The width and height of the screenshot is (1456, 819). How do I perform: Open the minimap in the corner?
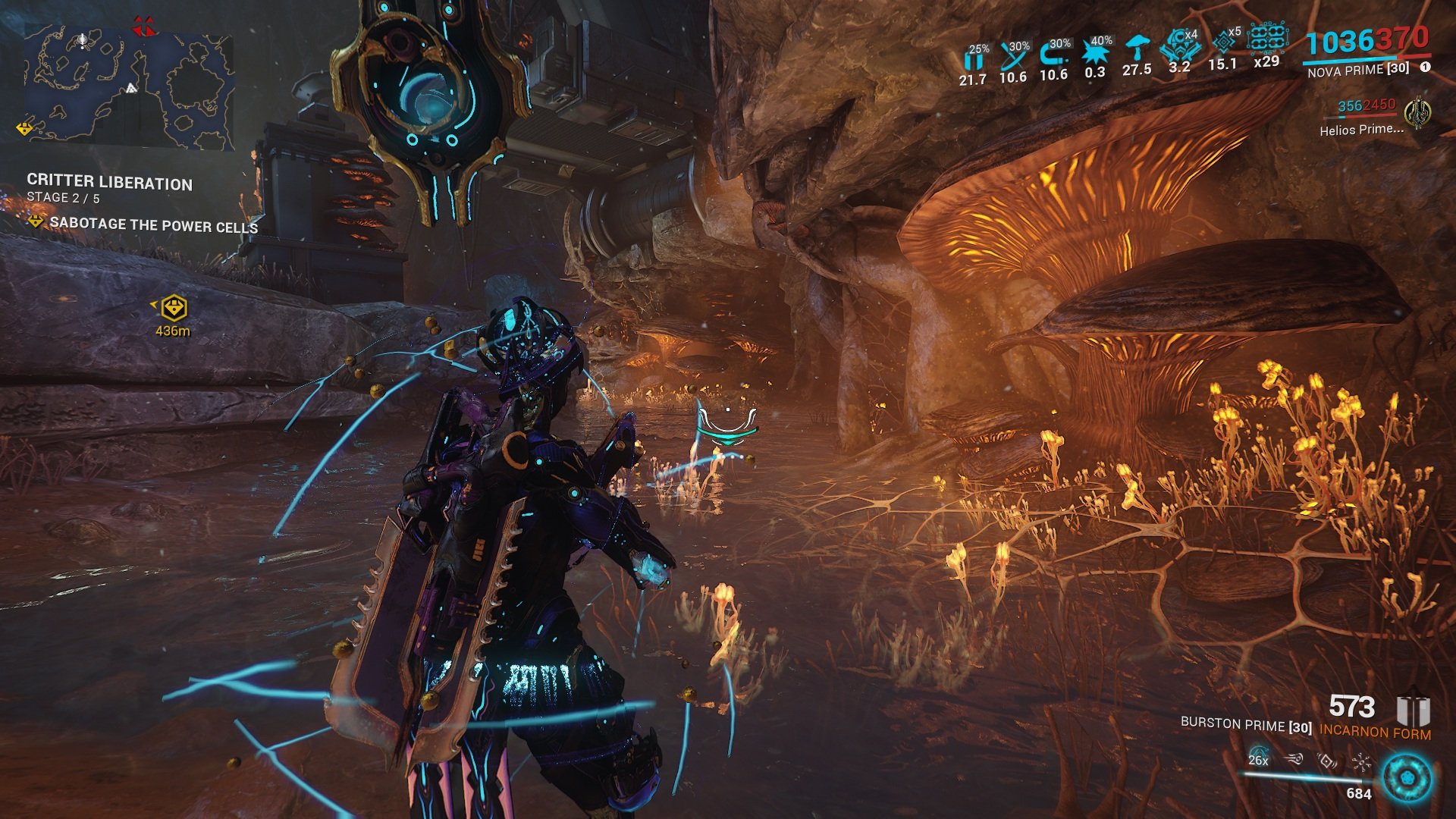[127, 85]
